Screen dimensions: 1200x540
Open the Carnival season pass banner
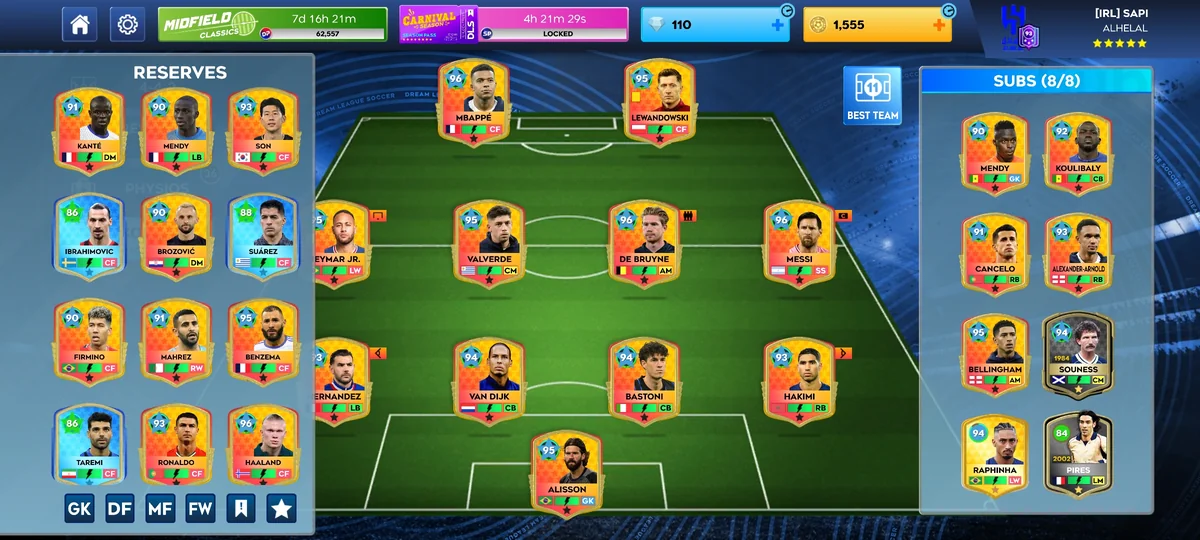click(514, 24)
